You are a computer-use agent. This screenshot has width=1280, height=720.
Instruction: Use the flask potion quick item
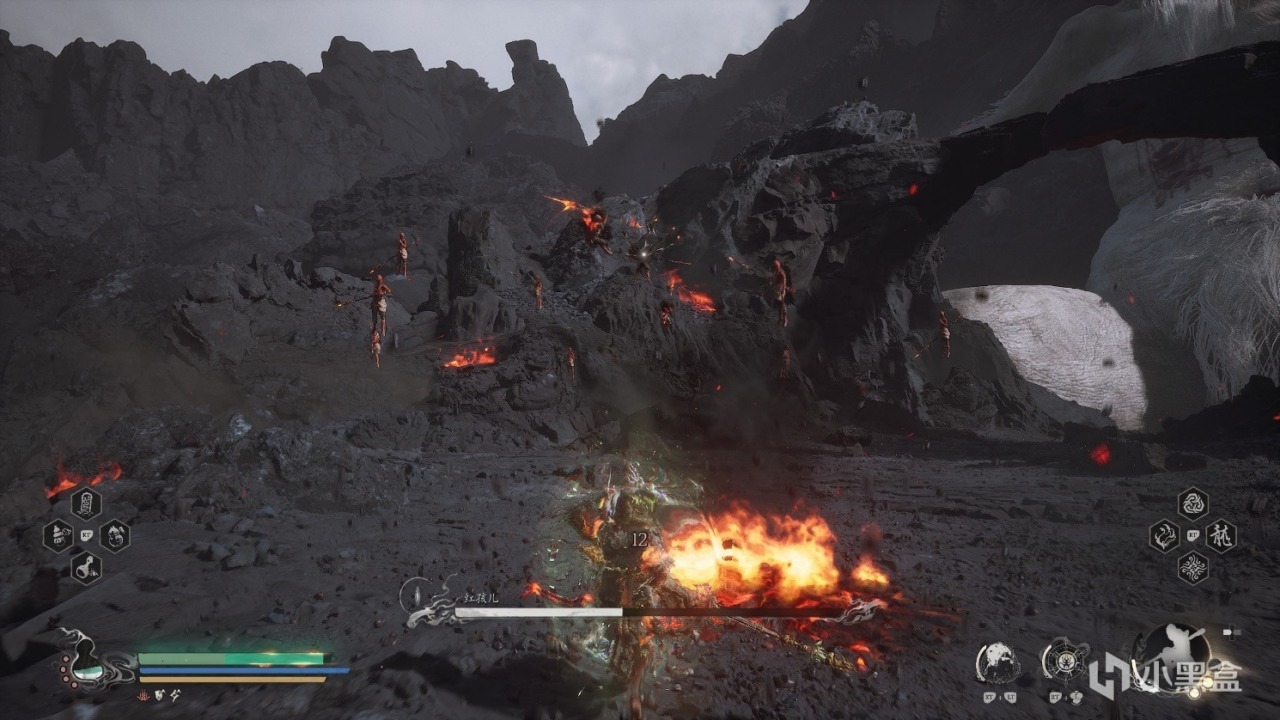(x=86, y=568)
